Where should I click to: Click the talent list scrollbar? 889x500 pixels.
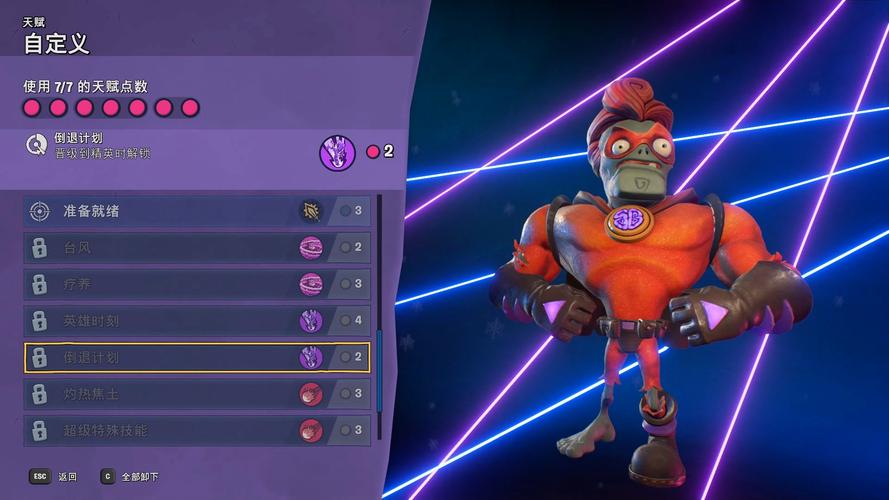(379, 370)
